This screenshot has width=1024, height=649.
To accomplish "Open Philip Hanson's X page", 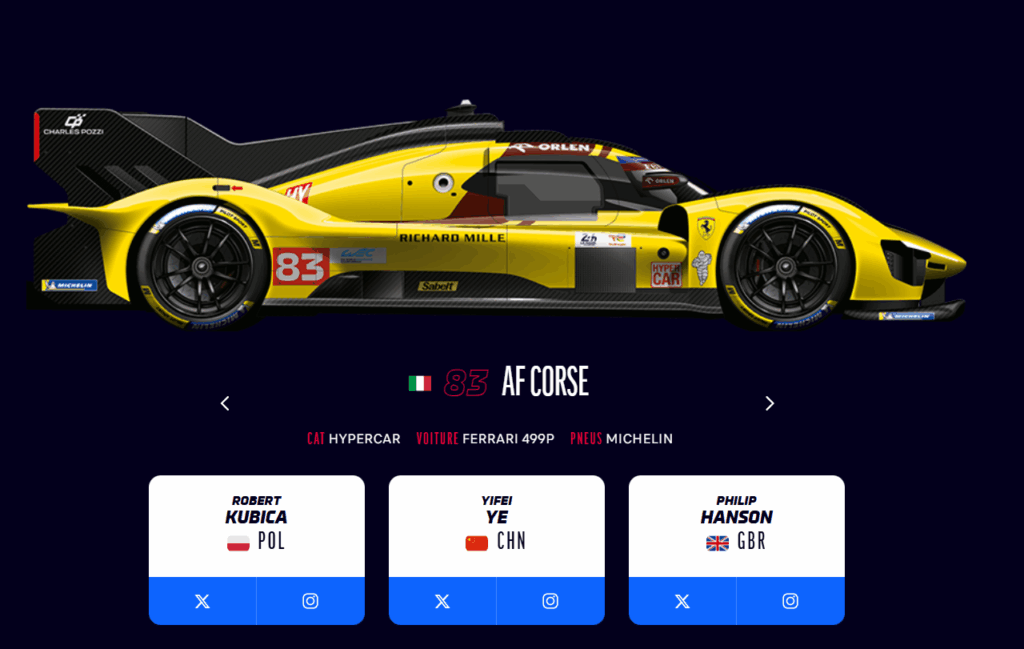I will pyautogui.click(x=682, y=601).
